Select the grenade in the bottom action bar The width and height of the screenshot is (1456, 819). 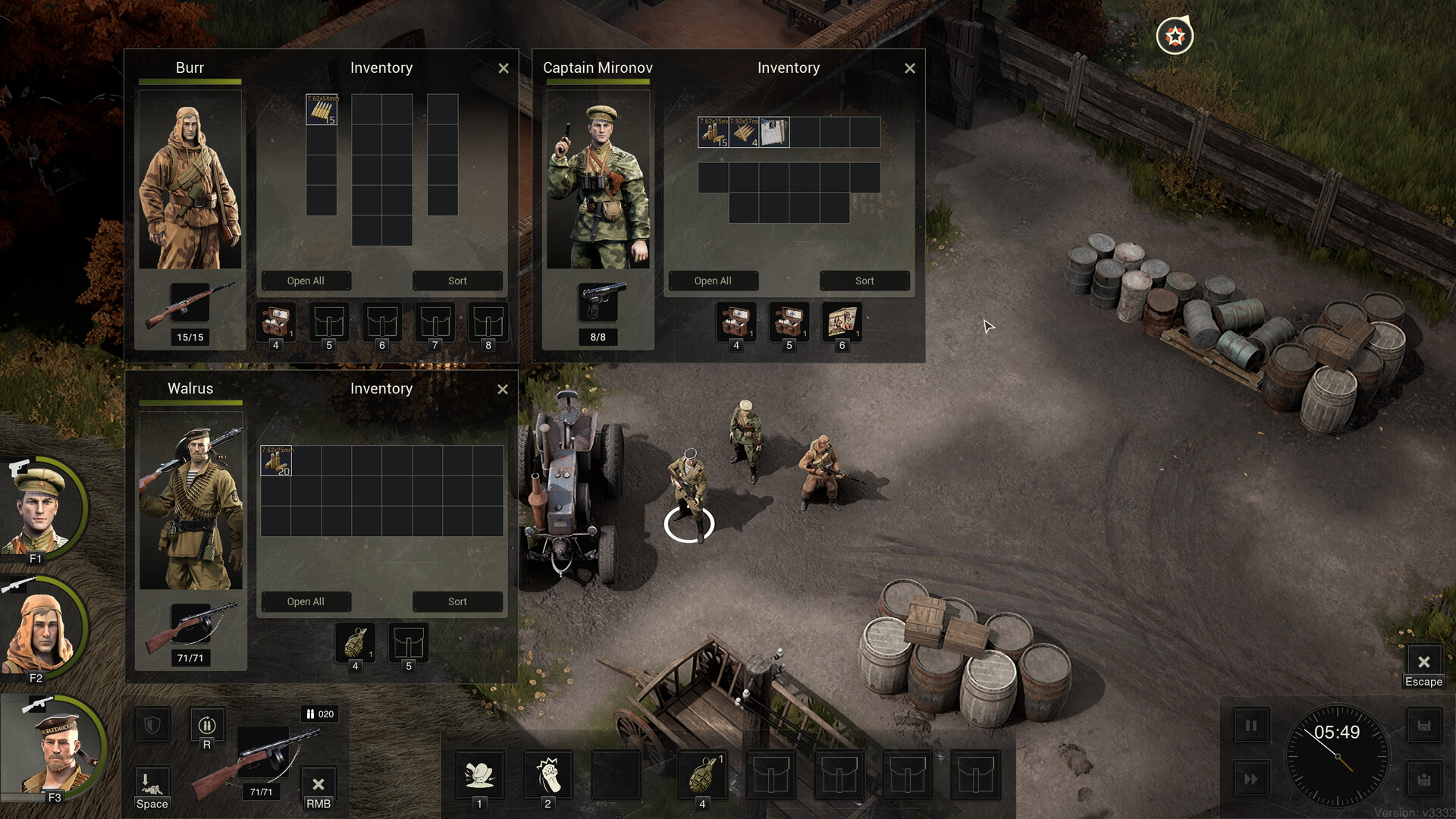coord(703,774)
